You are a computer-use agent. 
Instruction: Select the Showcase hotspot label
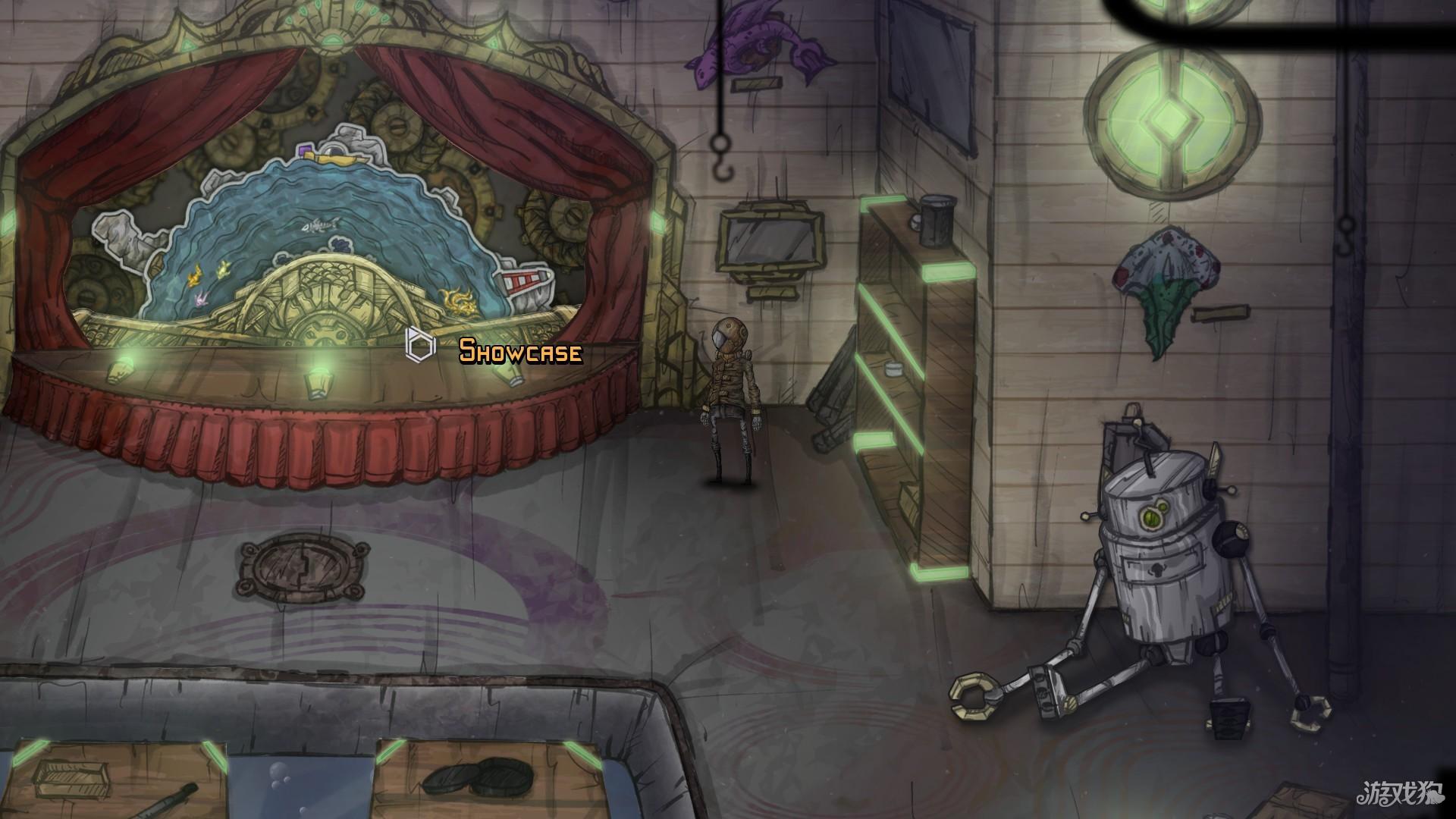[x=520, y=351]
